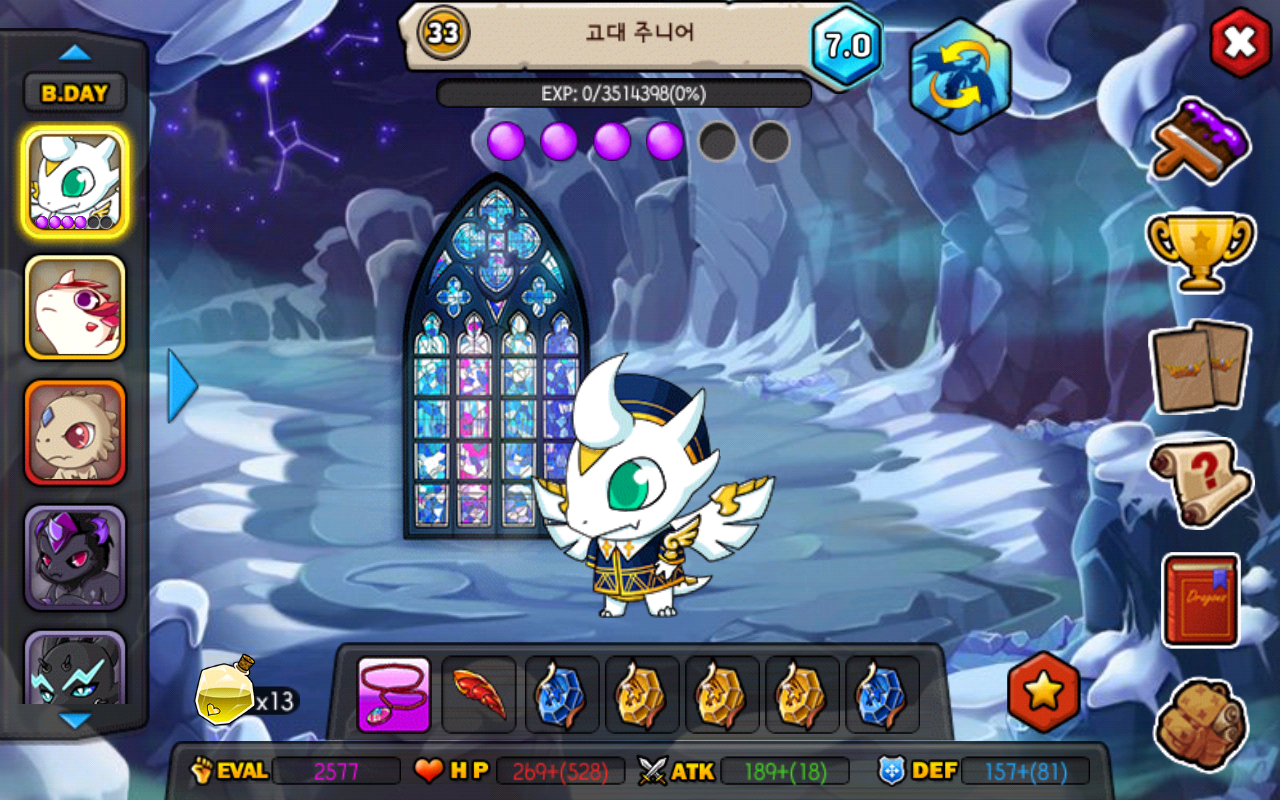This screenshot has width=1280, height=800.
Task: Open the backpack inventory
Action: tap(1200, 722)
